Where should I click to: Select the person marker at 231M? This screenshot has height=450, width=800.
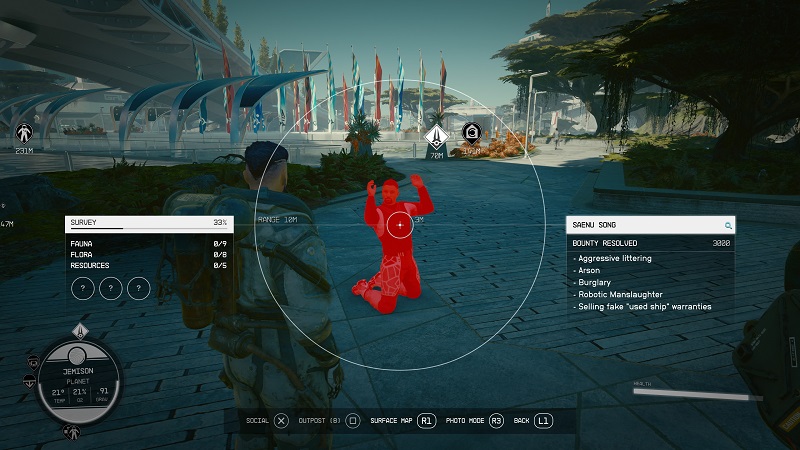pyautogui.click(x=24, y=131)
